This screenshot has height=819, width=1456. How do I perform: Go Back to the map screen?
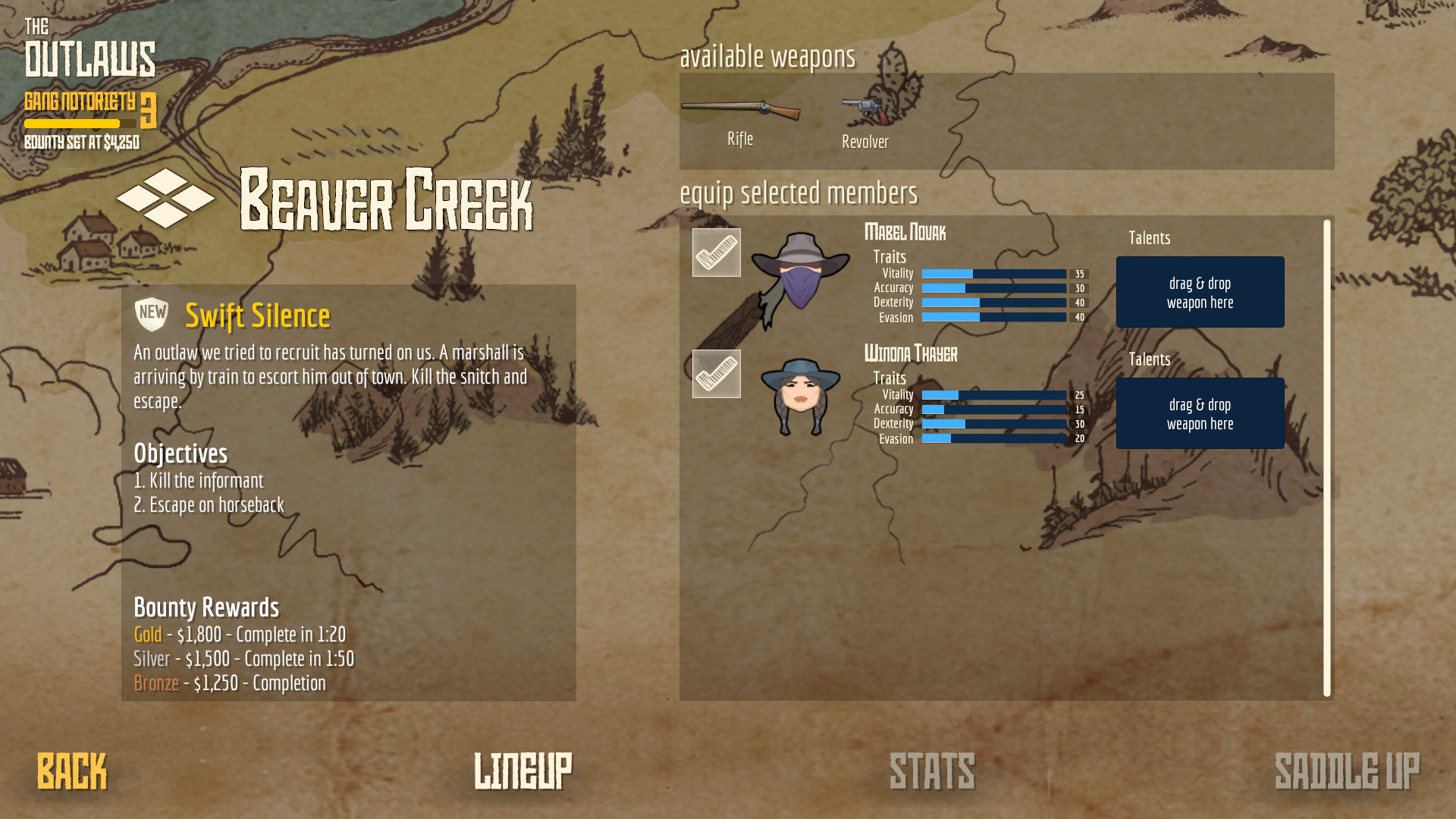(x=72, y=772)
